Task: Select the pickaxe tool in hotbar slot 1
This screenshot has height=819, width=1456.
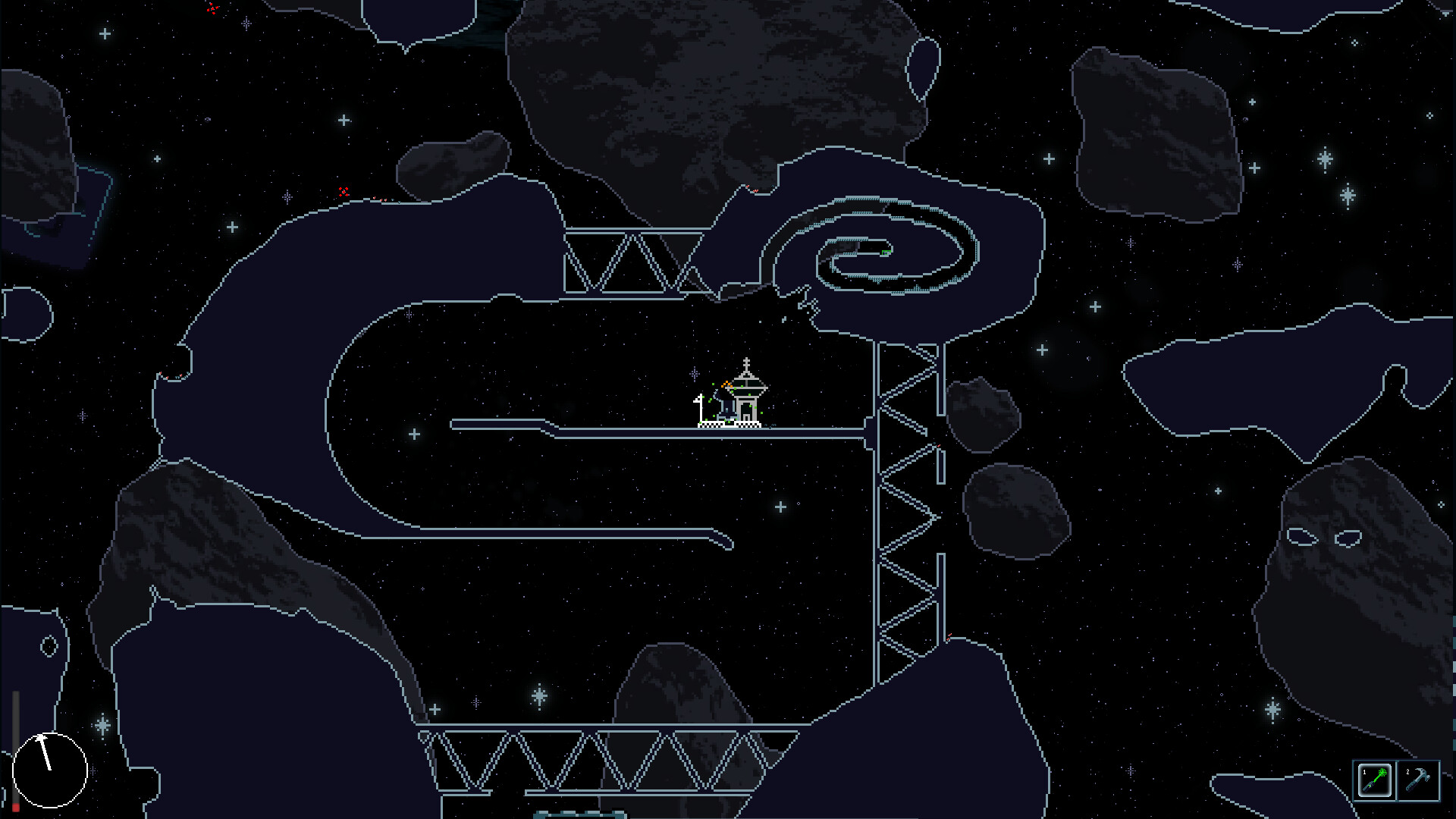Action: 1375,779
